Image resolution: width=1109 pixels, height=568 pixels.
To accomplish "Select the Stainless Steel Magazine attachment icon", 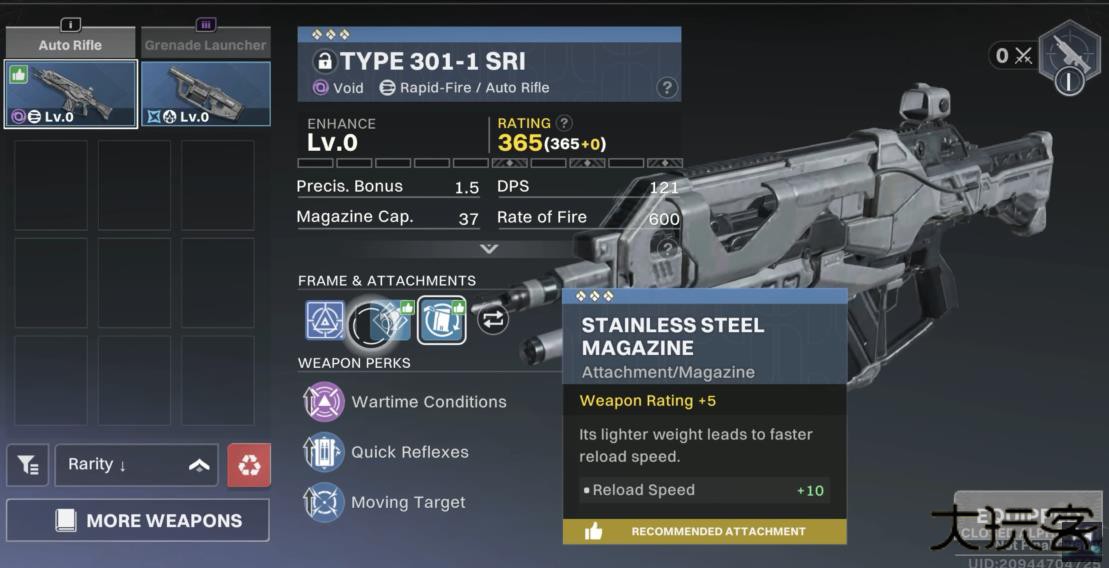I will click(441, 320).
